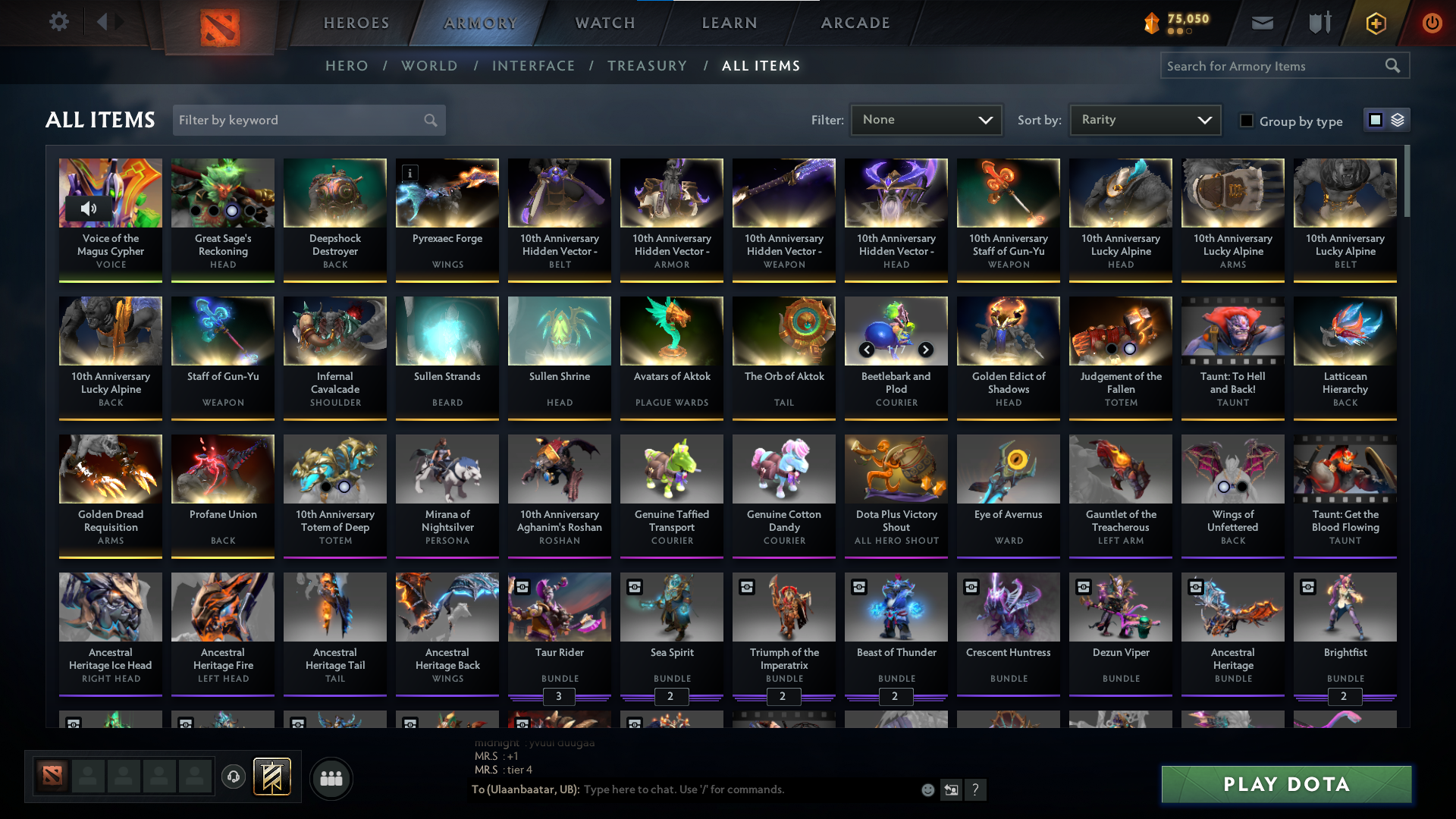Open the TREASURY section
The width and height of the screenshot is (1456, 819).
click(x=647, y=66)
